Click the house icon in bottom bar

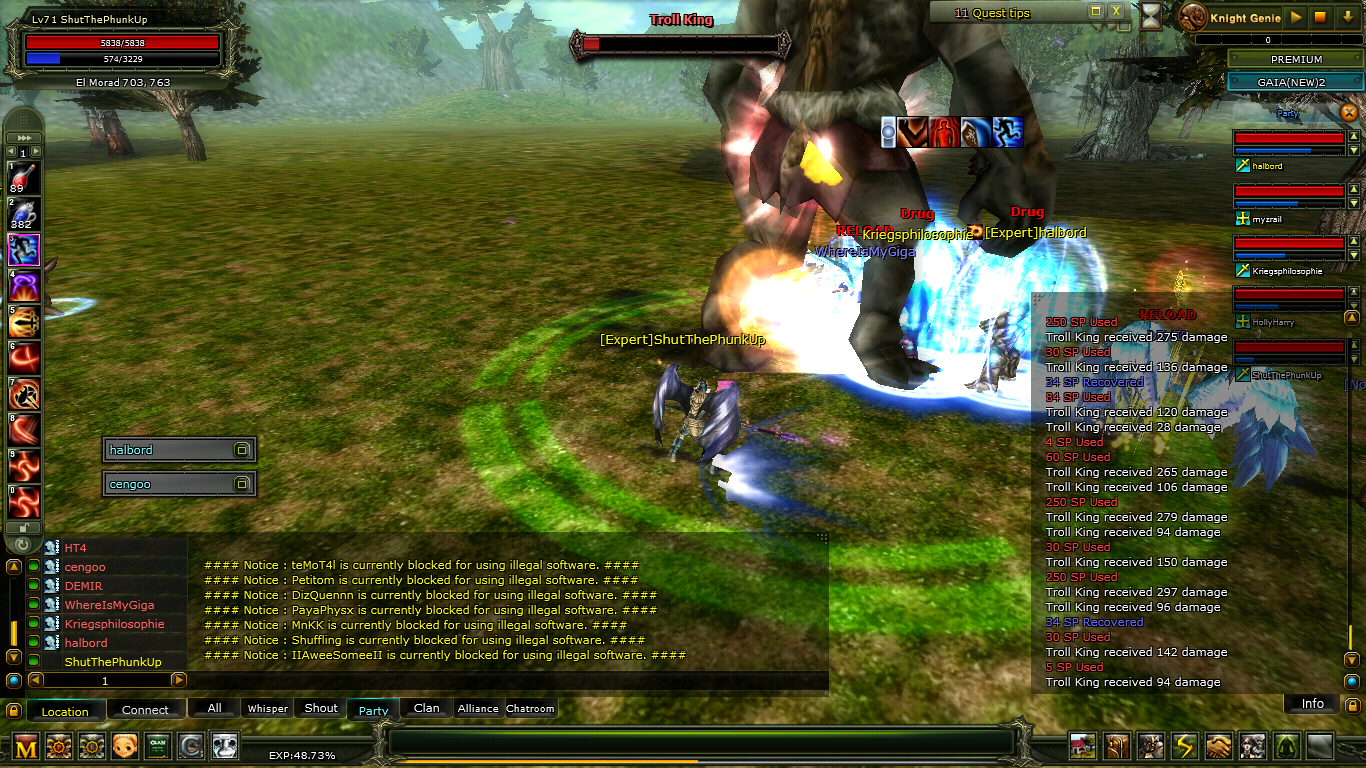(1082, 746)
